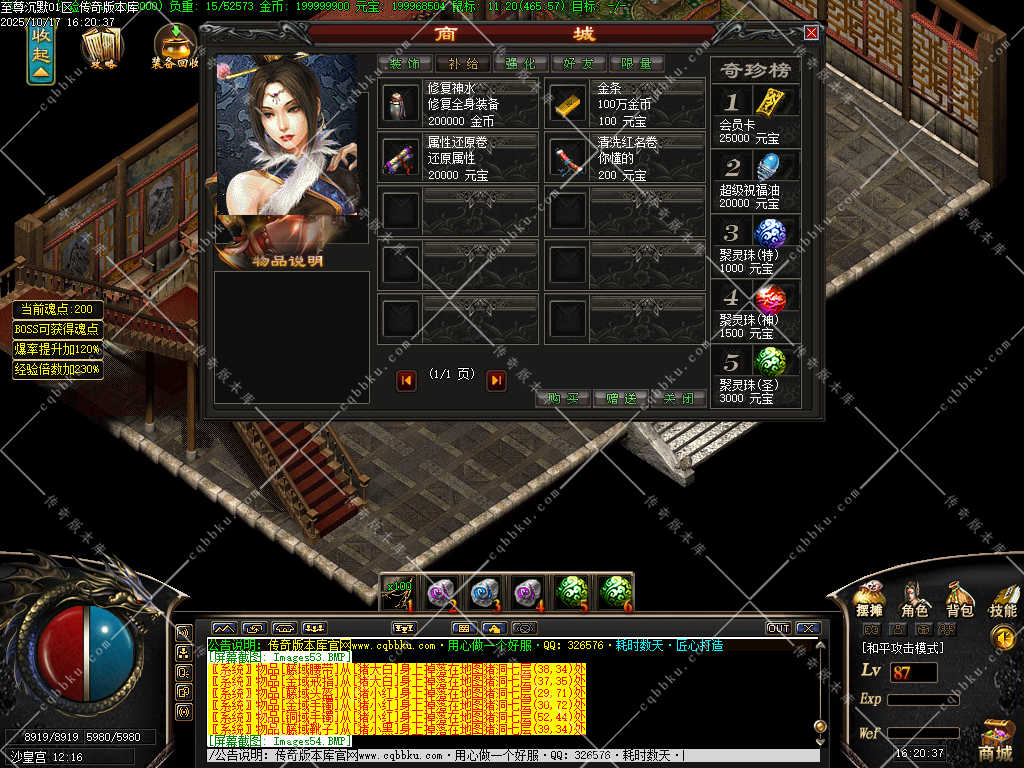Open the 补给 supplies tab
This screenshot has height=768, width=1024.
pyautogui.click(x=462, y=63)
